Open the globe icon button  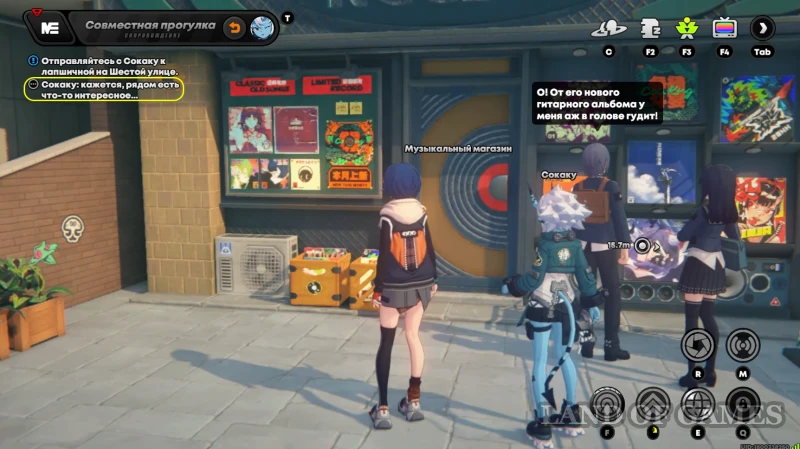pyautogui.click(x=698, y=403)
